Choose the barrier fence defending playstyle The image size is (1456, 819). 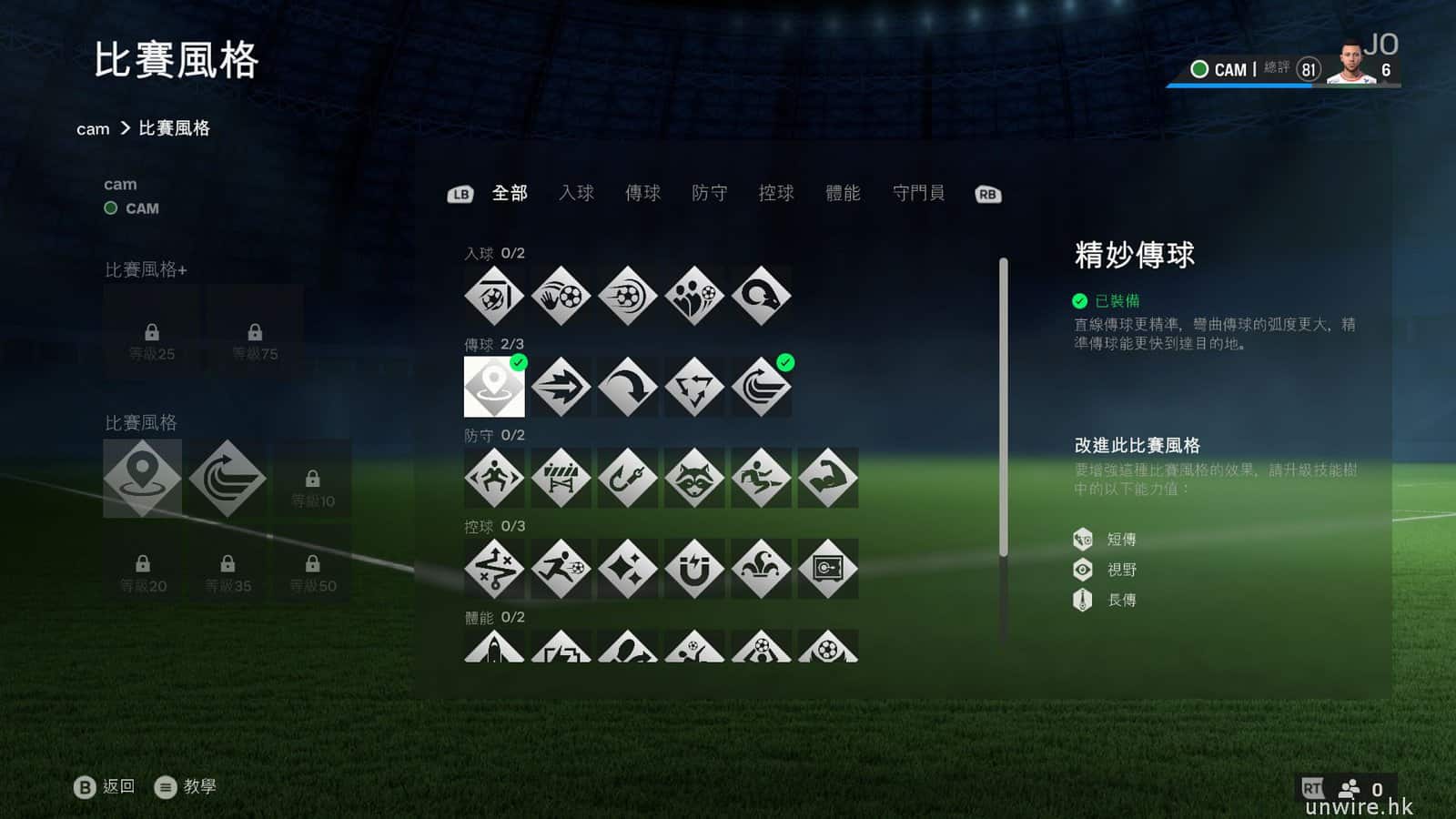click(x=561, y=478)
